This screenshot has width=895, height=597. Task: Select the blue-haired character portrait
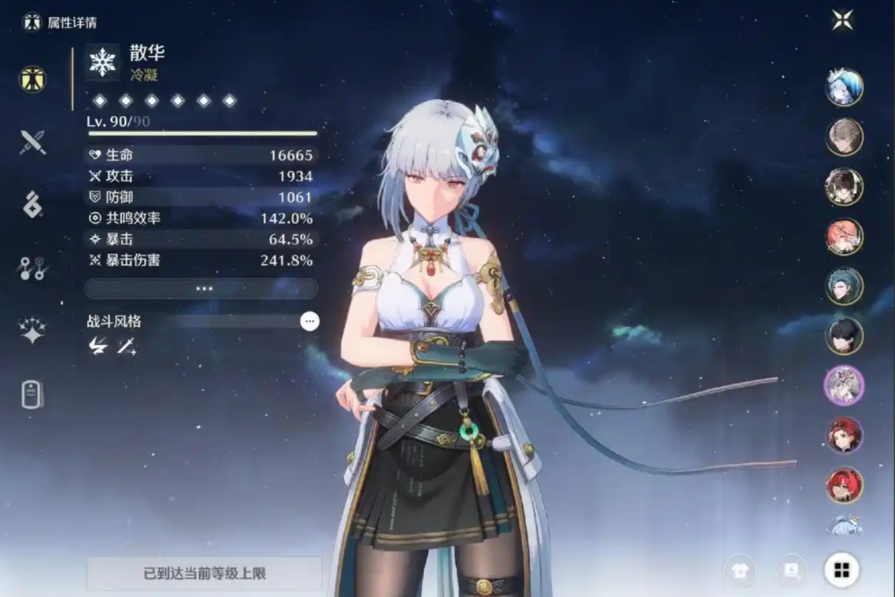(x=844, y=87)
